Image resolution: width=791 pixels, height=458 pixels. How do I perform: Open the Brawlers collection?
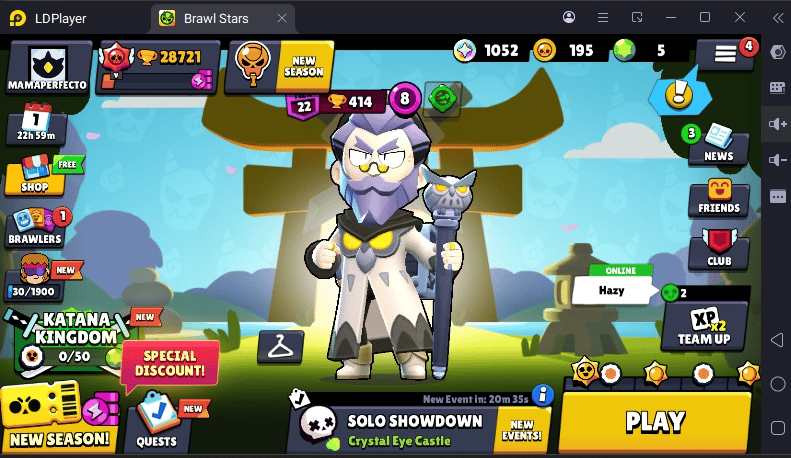tap(36, 228)
